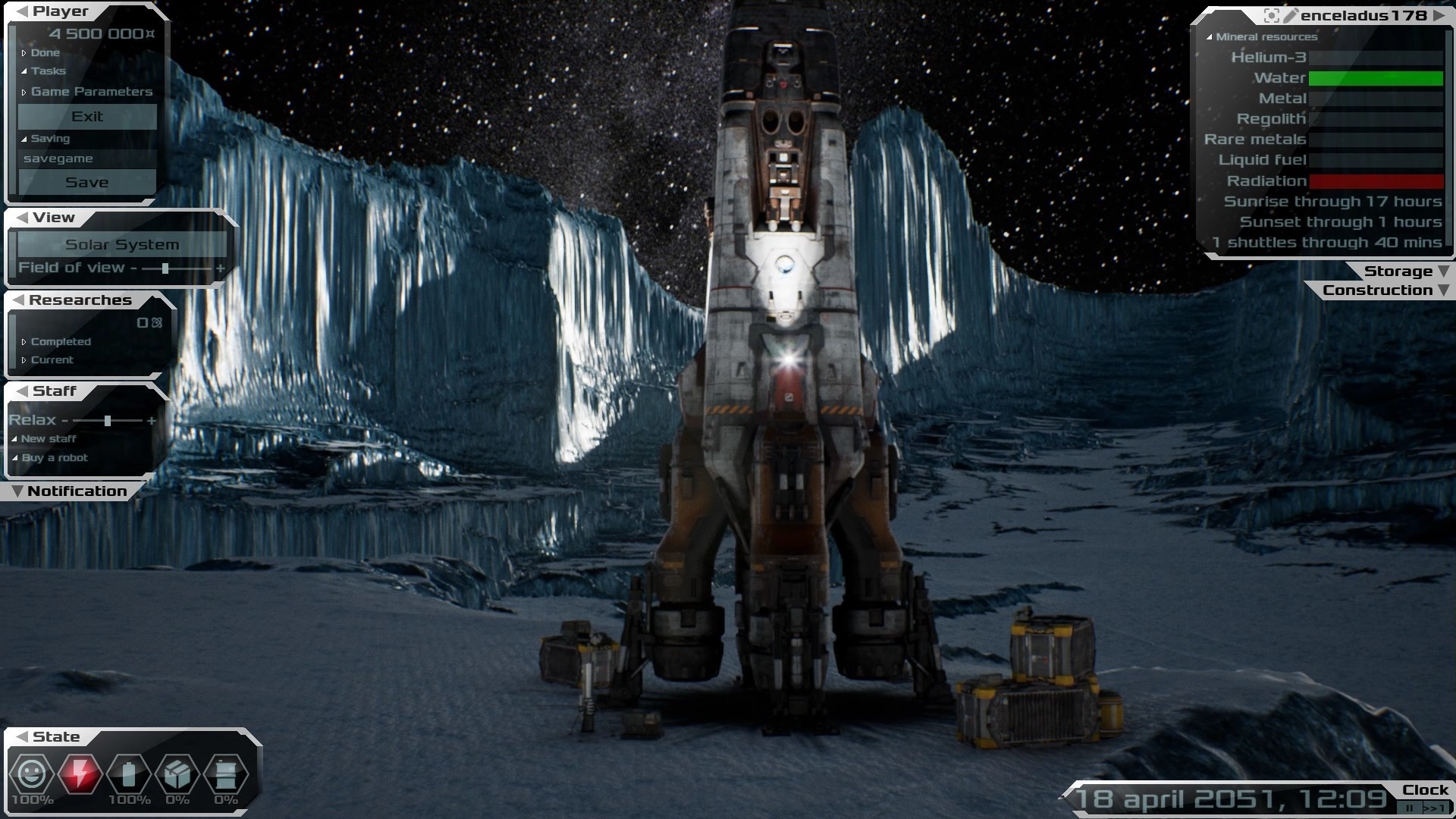
Task: Expand the Done tasks list
Action: [x=45, y=53]
